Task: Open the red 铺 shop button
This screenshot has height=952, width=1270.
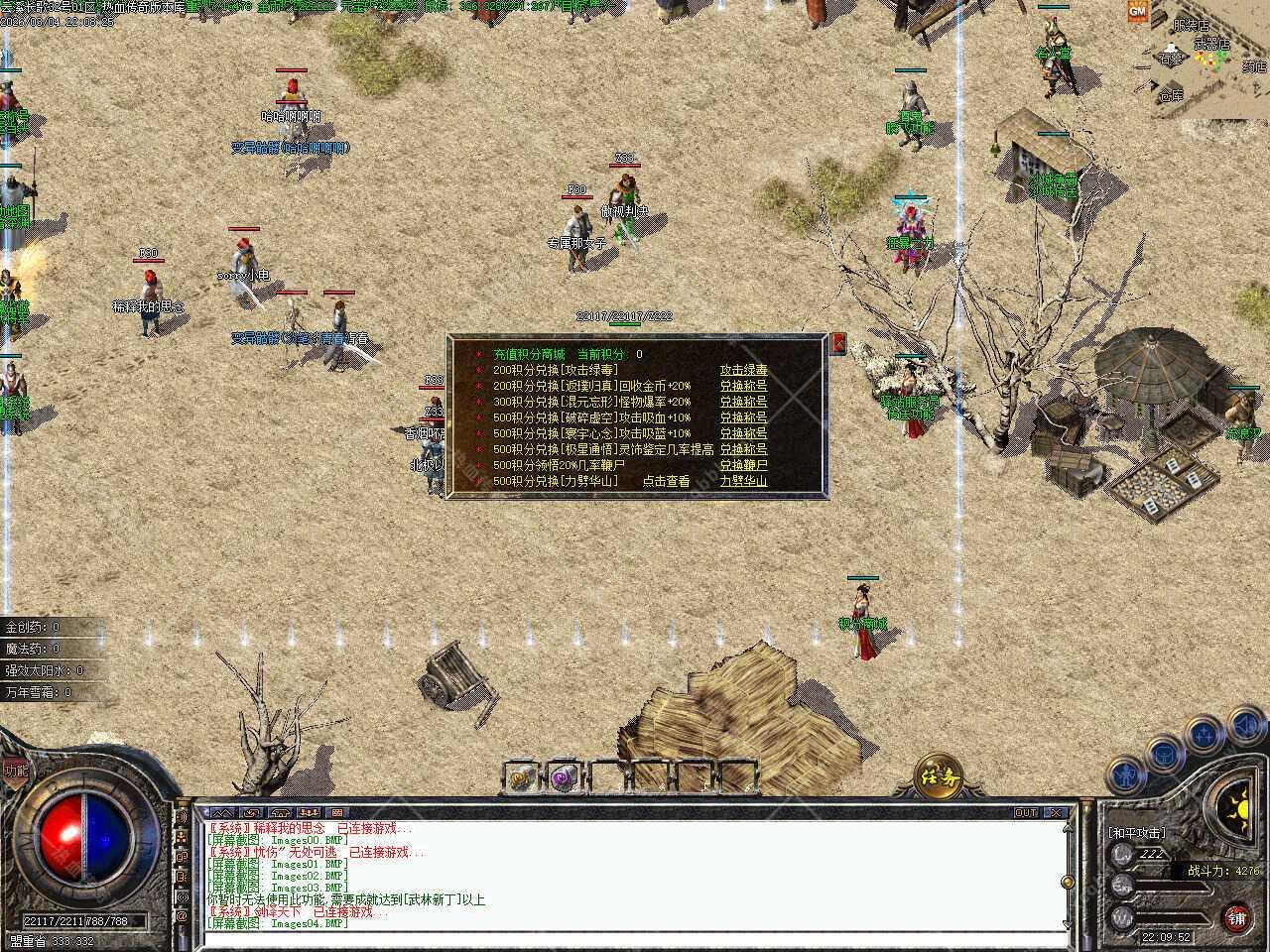Action: tap(1236, 918)
